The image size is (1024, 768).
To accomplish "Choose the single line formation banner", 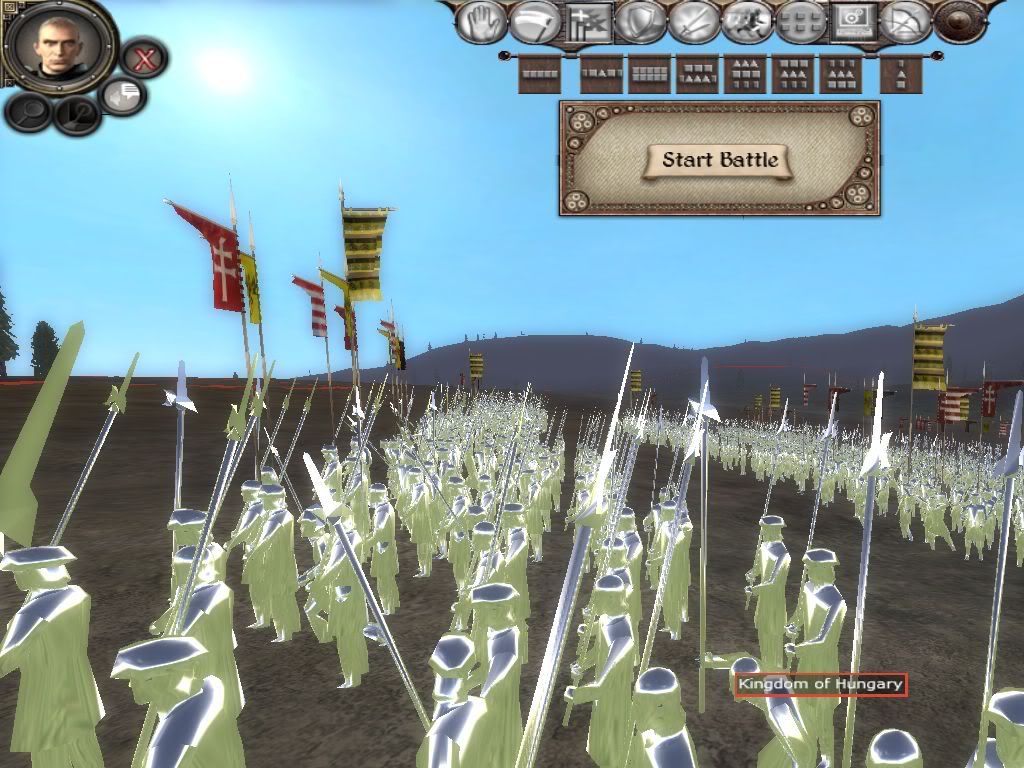I will (539, 74).
